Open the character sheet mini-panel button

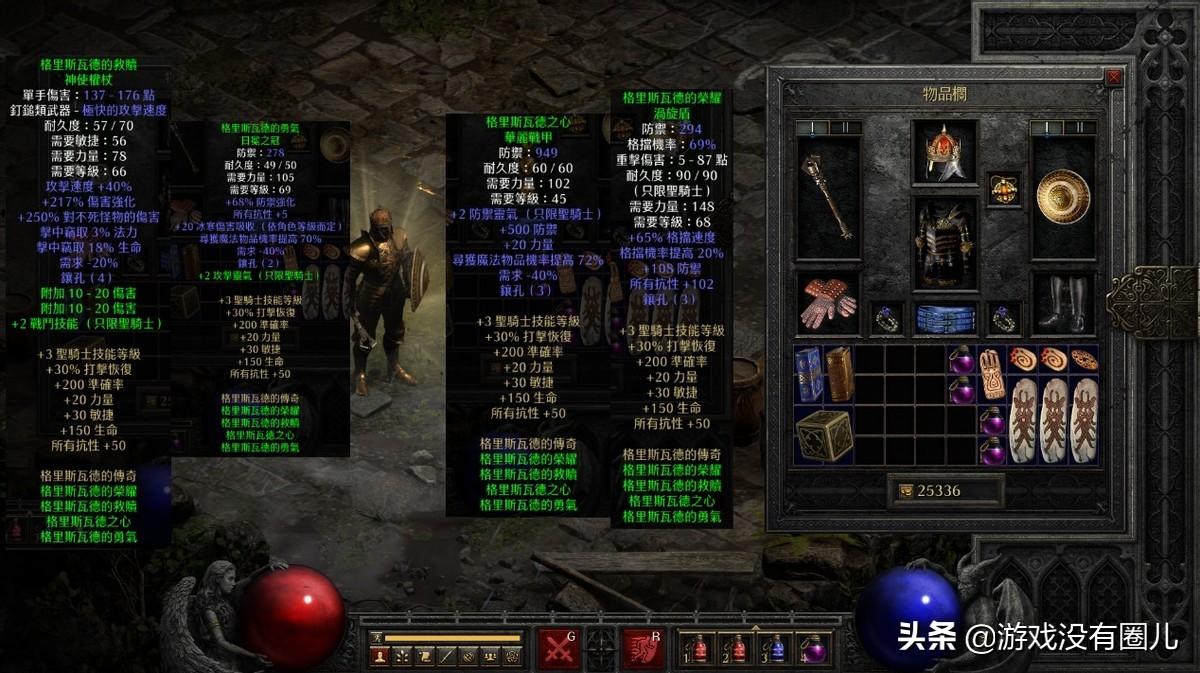[379, 657]
